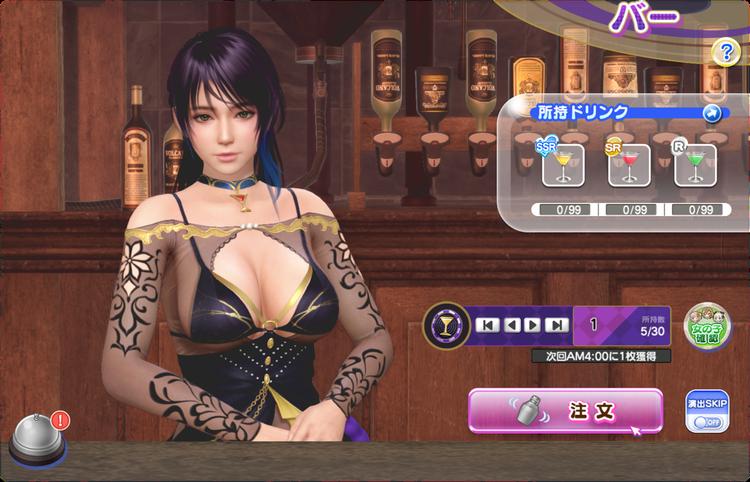This screenshot has height=482, width=750.
Task: Select the SR red cocktail
Action: (x=629, y=165)
